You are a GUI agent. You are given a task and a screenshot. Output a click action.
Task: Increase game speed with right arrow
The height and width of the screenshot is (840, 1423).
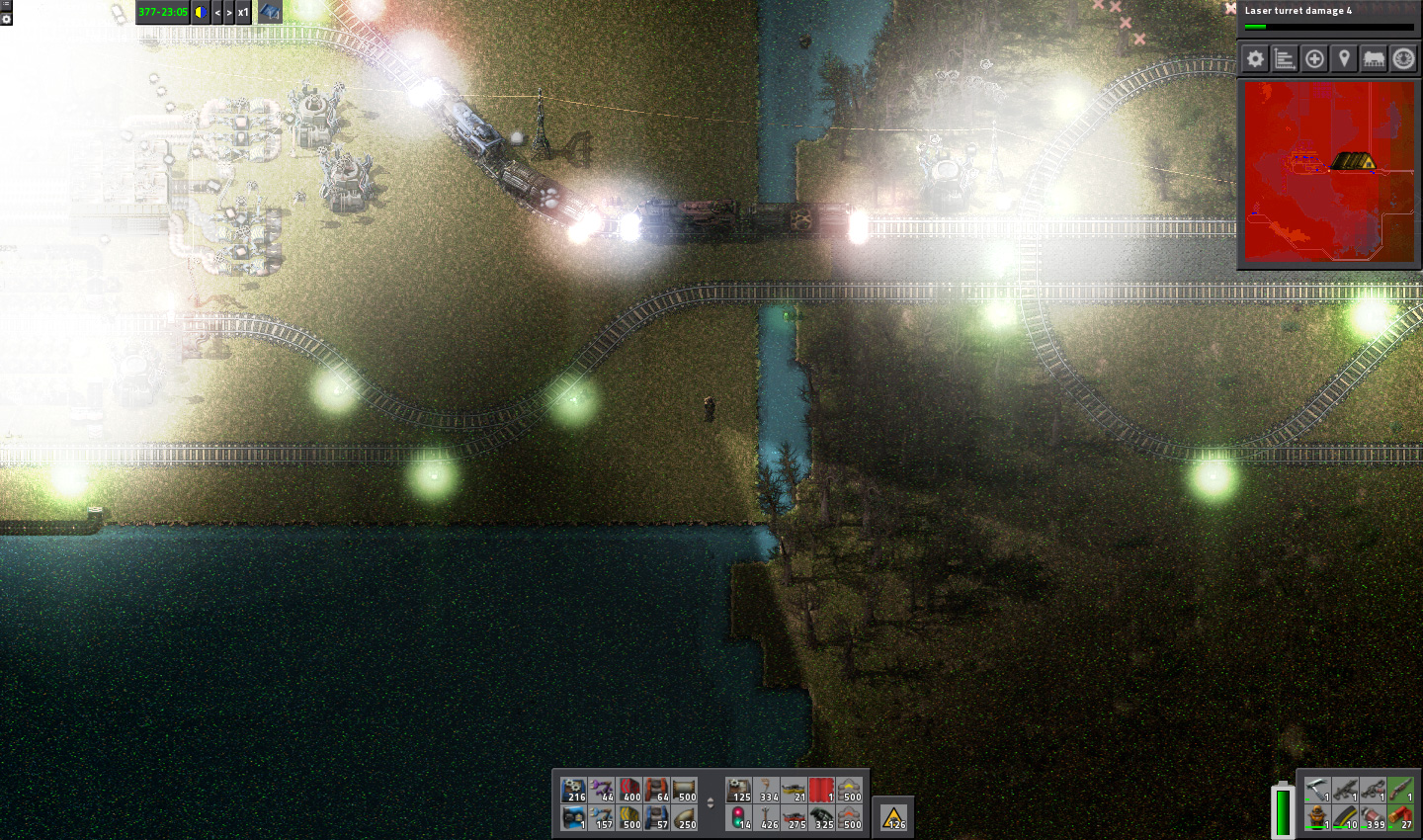pos(229,13)
